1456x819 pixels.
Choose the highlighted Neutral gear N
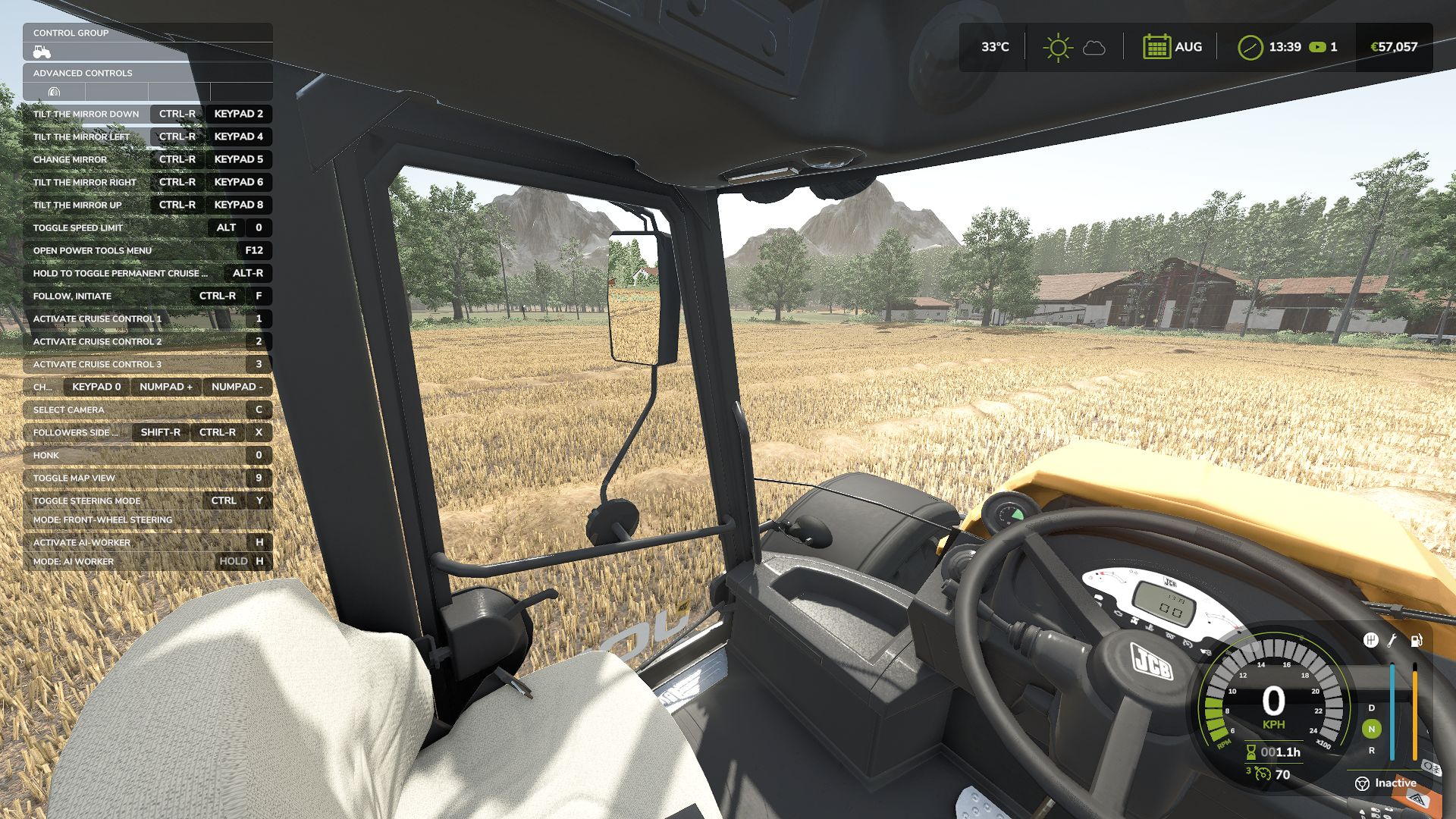(1371, 729)
